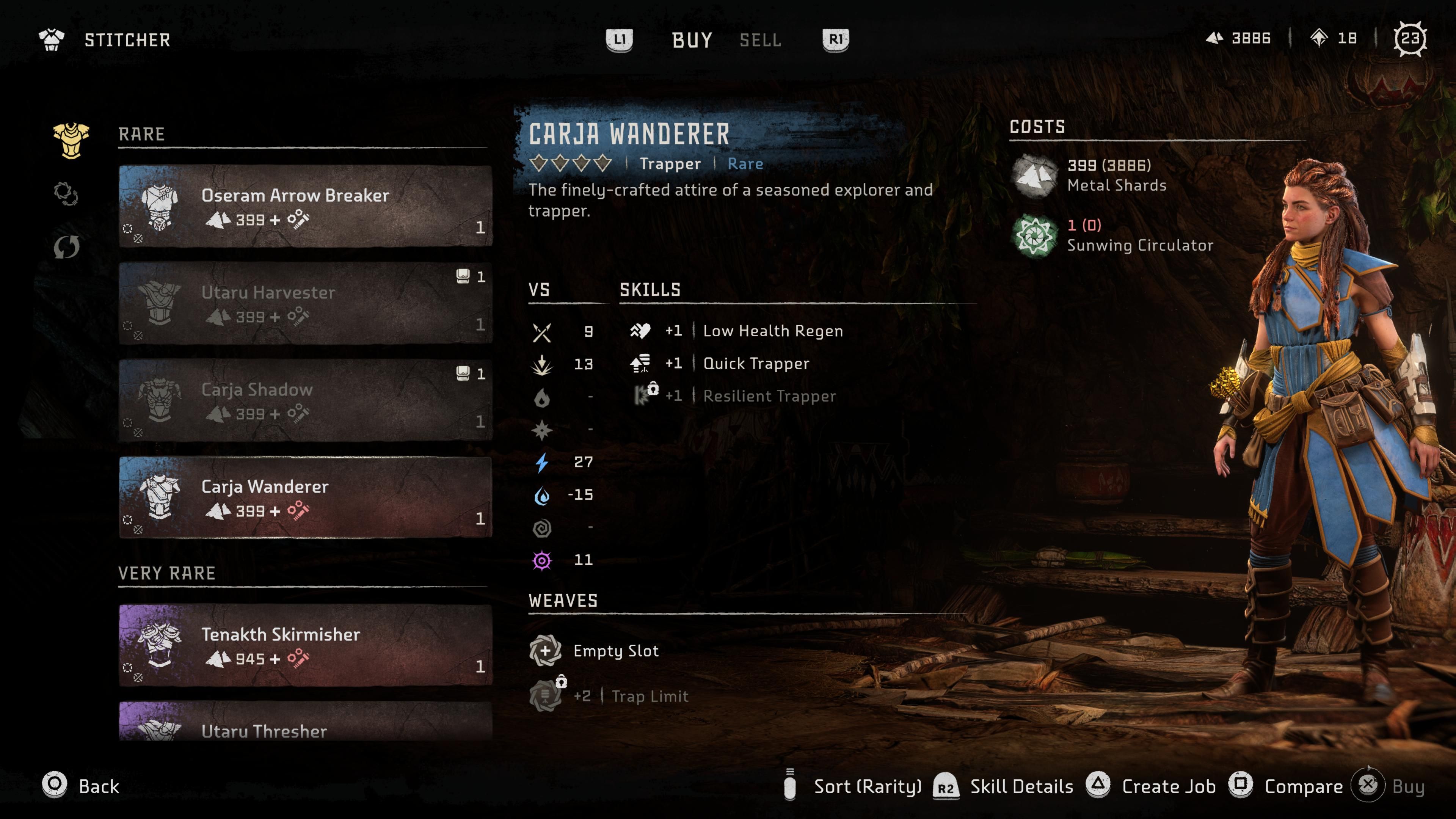Show Skill Details for the outfit
The height and width of the screenshot is (819, 1456).
coord(1004,786)
